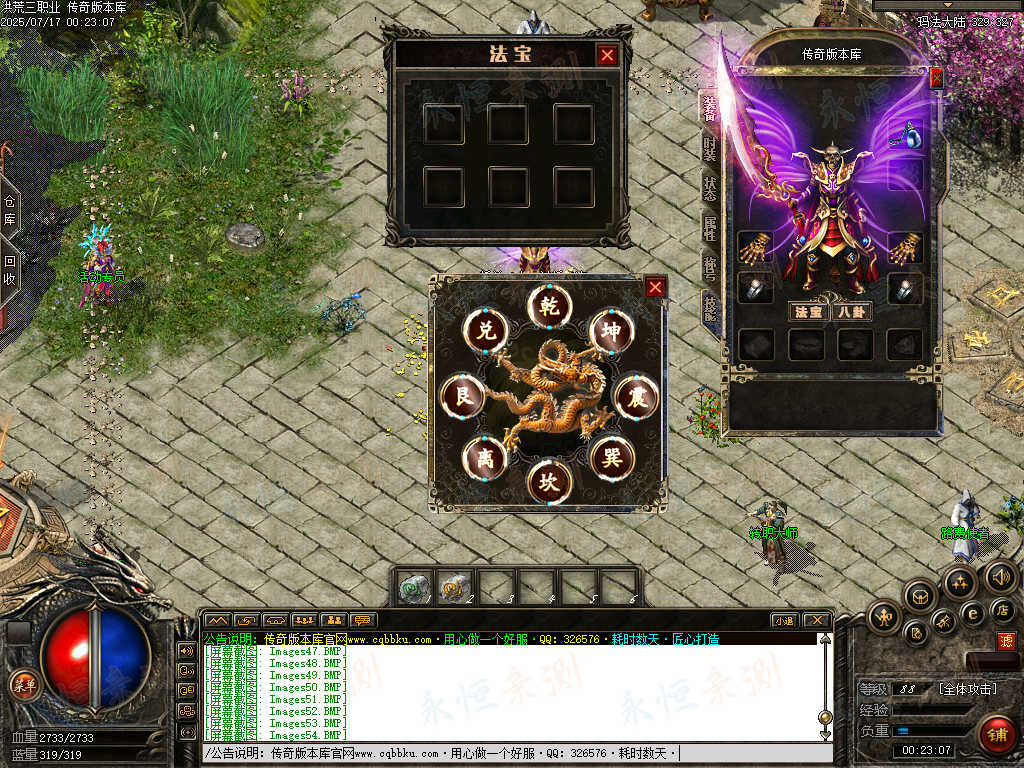Switch to the 时装 fashion tab
1024x768 pixels.
[x=709, y=148]
